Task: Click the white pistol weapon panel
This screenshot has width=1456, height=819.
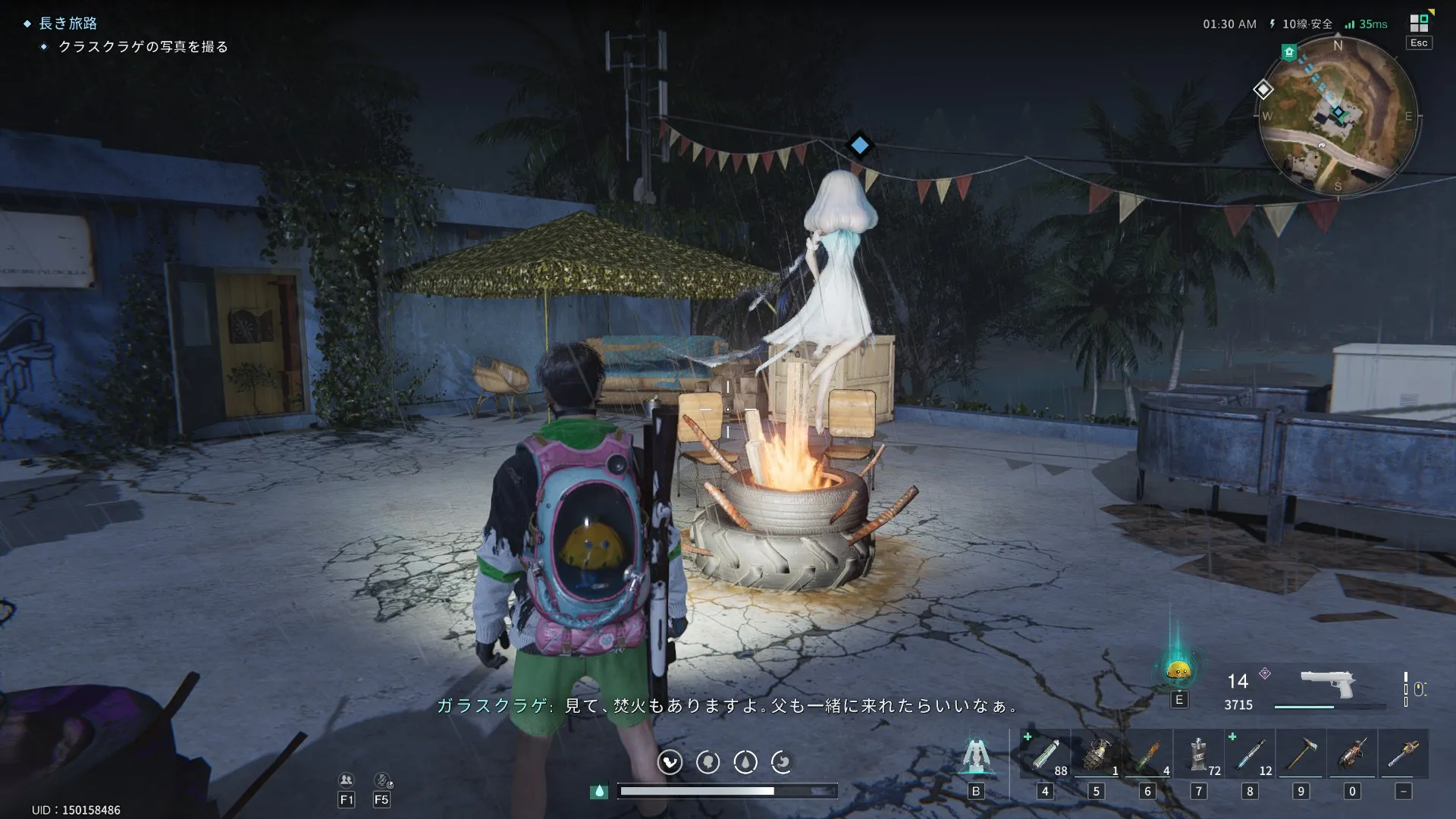Action: (x=1327, y=685)
